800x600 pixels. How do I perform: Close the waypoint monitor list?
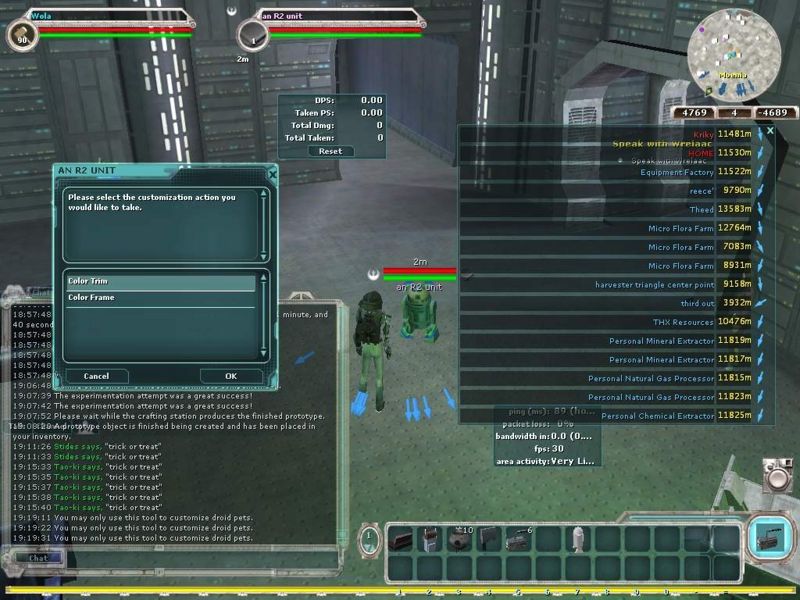(770, 131)
